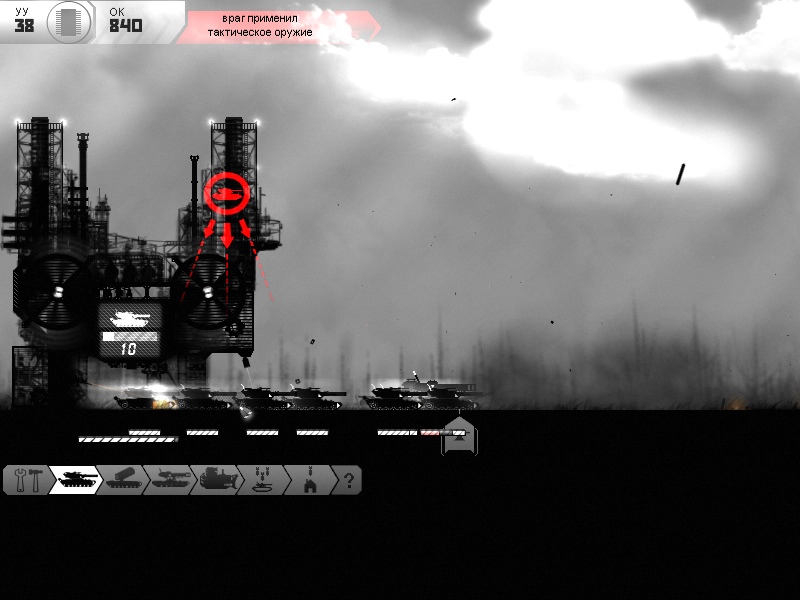Click the microchip icon in top bar
Screen dimensions: 800x600
pos(67,20)
